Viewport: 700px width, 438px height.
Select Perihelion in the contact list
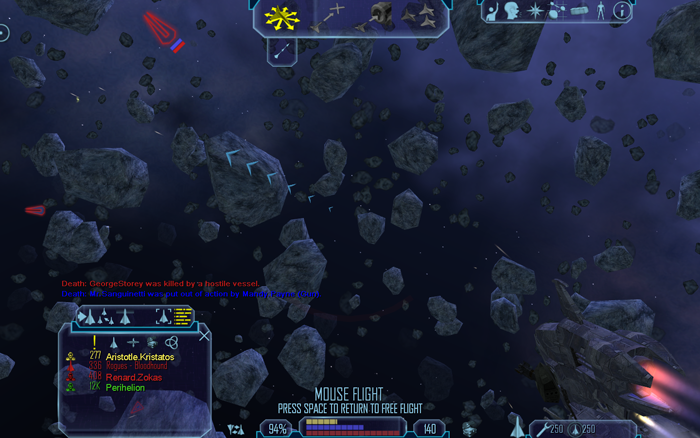(x=124, y=387)
